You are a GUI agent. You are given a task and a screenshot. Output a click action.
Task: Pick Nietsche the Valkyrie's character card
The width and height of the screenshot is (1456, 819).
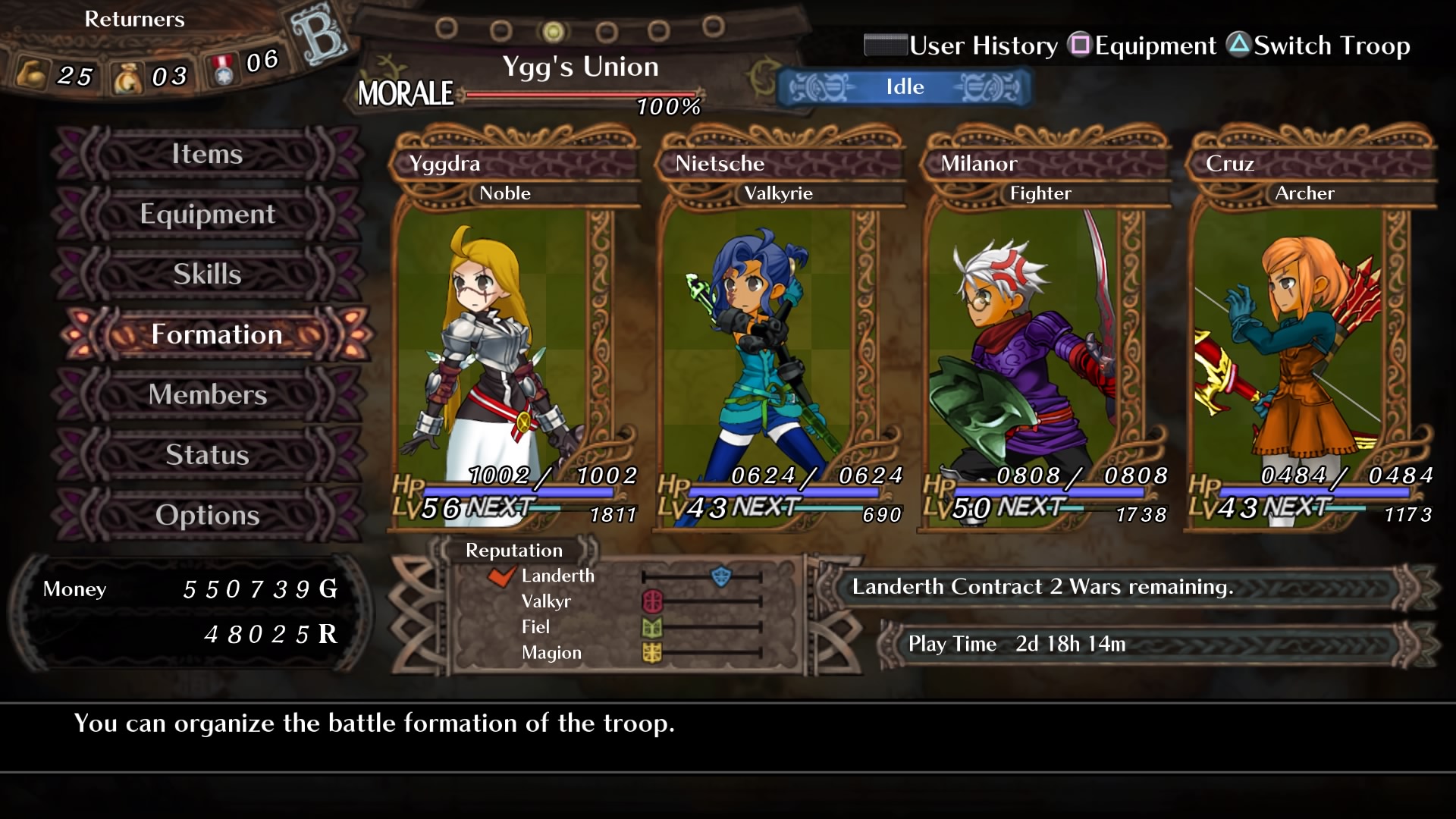(780, 334)
